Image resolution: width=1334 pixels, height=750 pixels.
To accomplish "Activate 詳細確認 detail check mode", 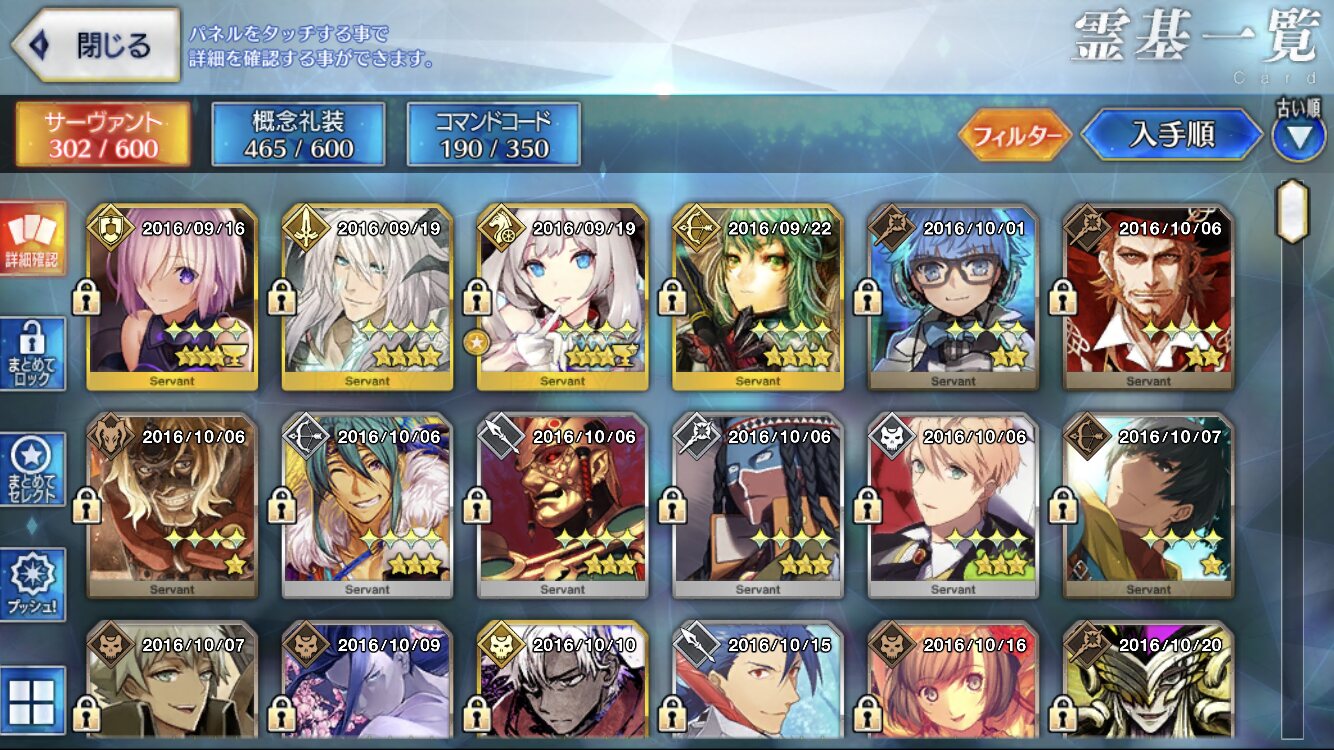I will tap(32, 240).
